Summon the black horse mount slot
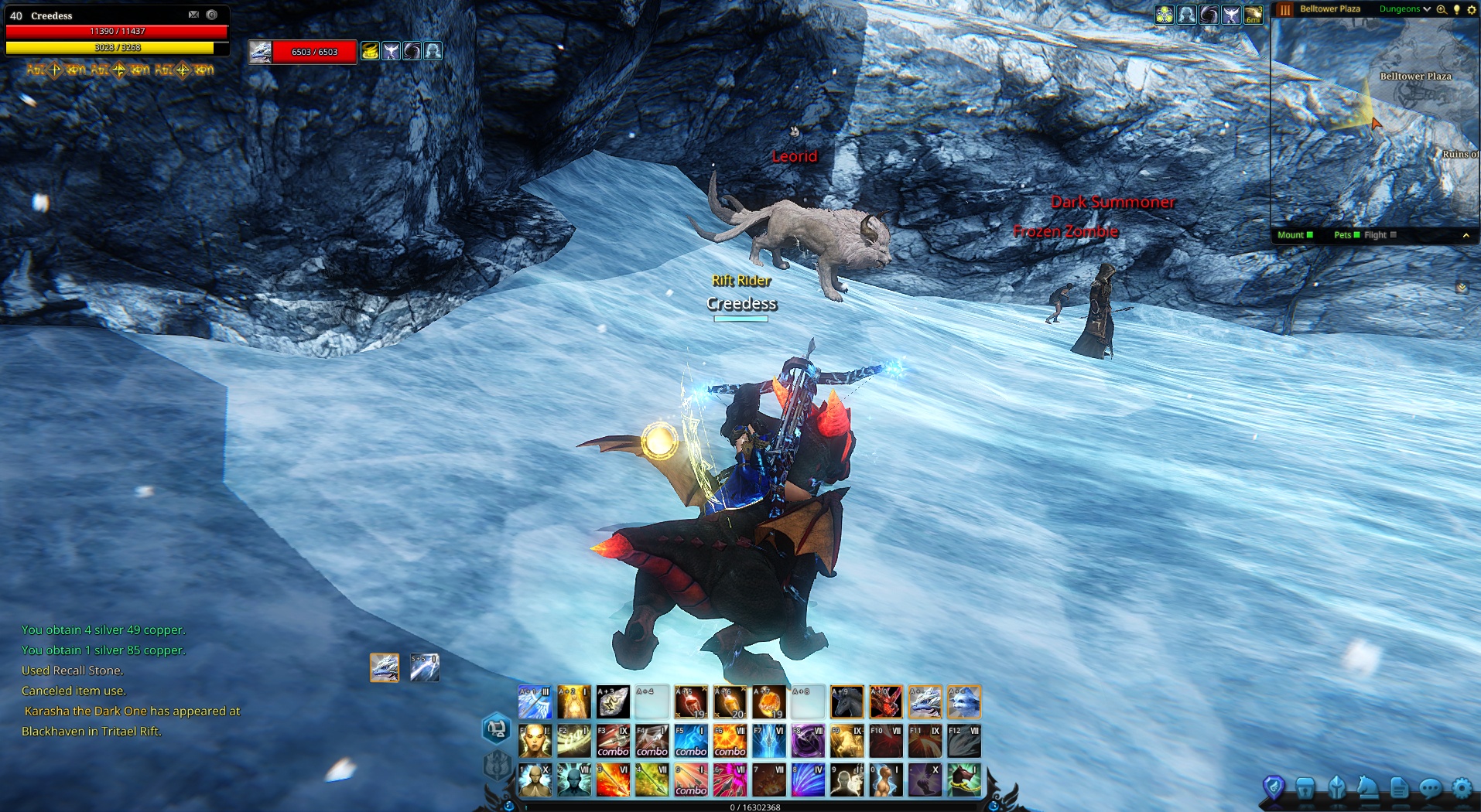The image size is (1481, 812). tap(847, 701)
